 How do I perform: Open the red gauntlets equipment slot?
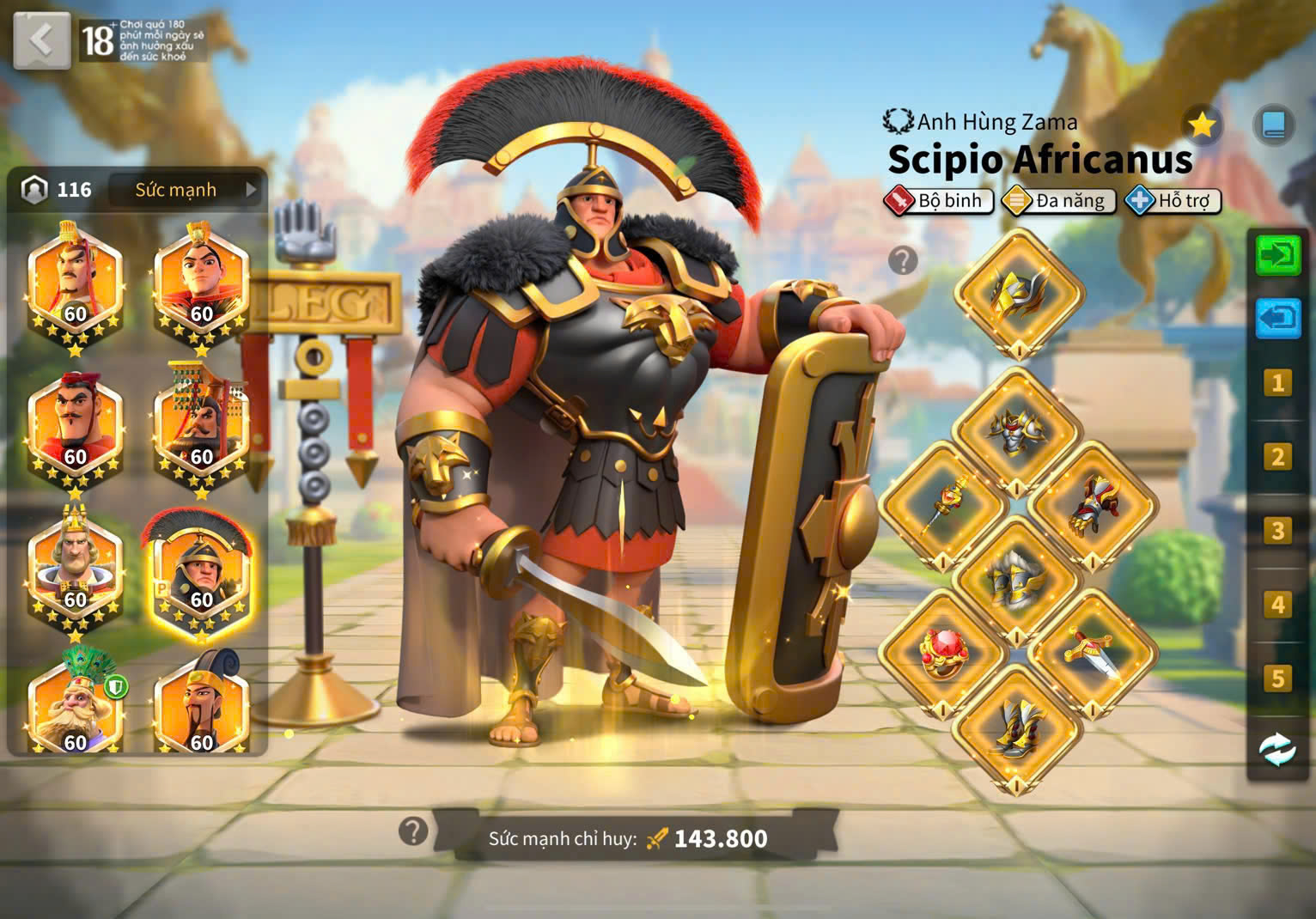click(x=1092, y=505)
